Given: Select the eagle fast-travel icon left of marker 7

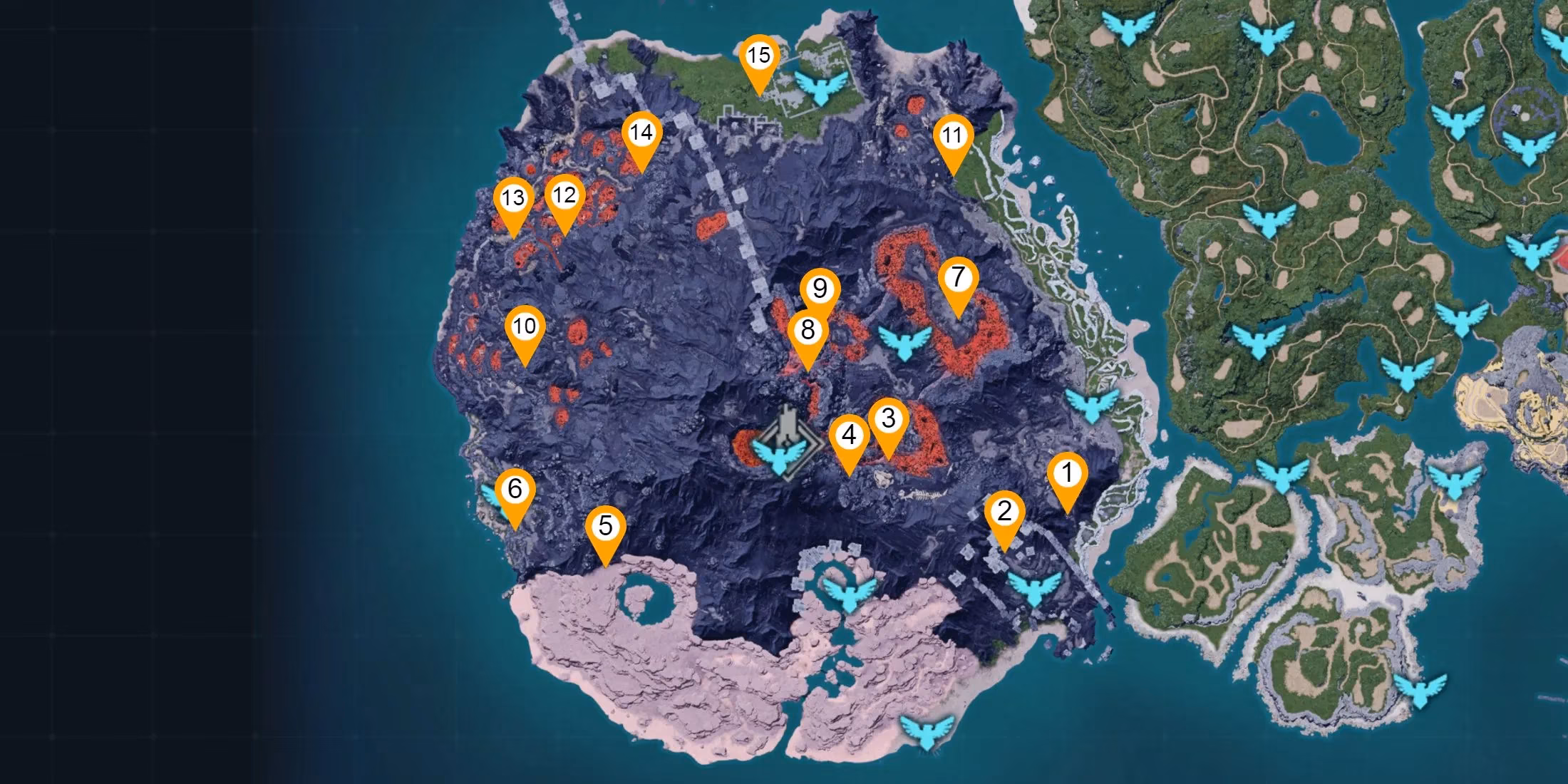Looking at the screenshot, I should [x=904, y=343].
